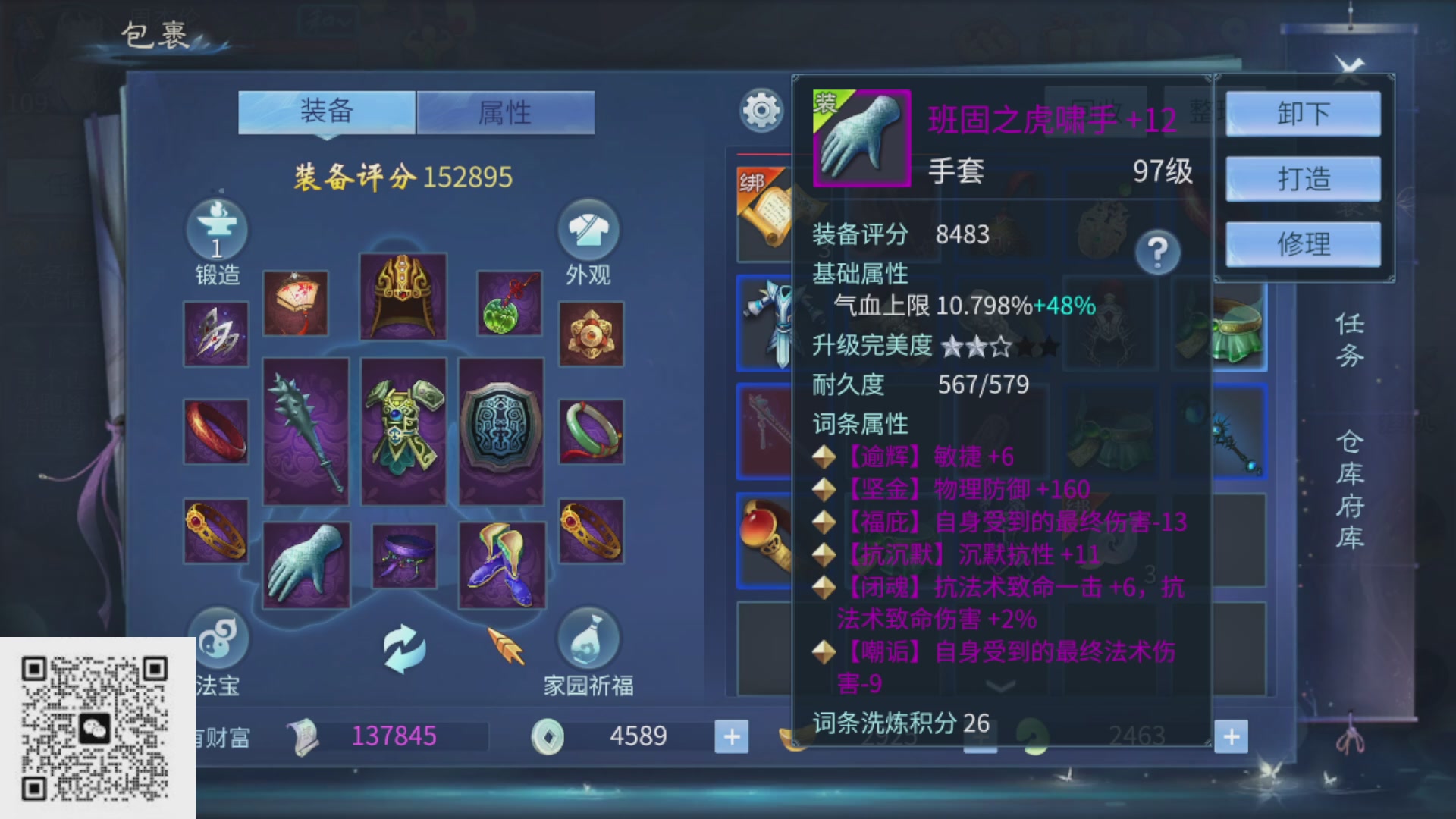The width and height of the screenshot is (1456, 819).
Task: Click the plus beside the 4589 currency
Action: click(x=730, y=736)
